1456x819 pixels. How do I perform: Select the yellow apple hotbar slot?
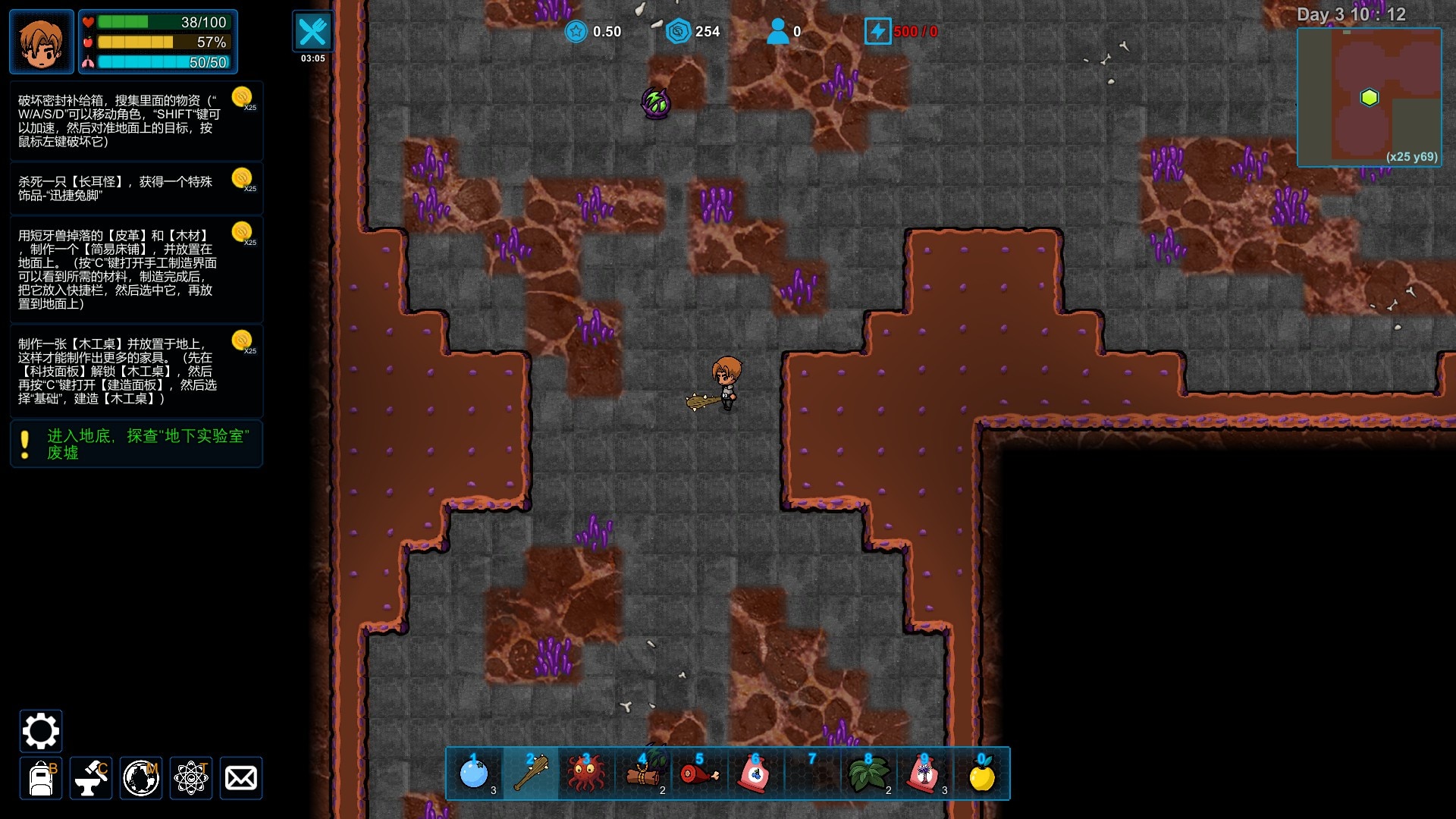tap(981, 774)
